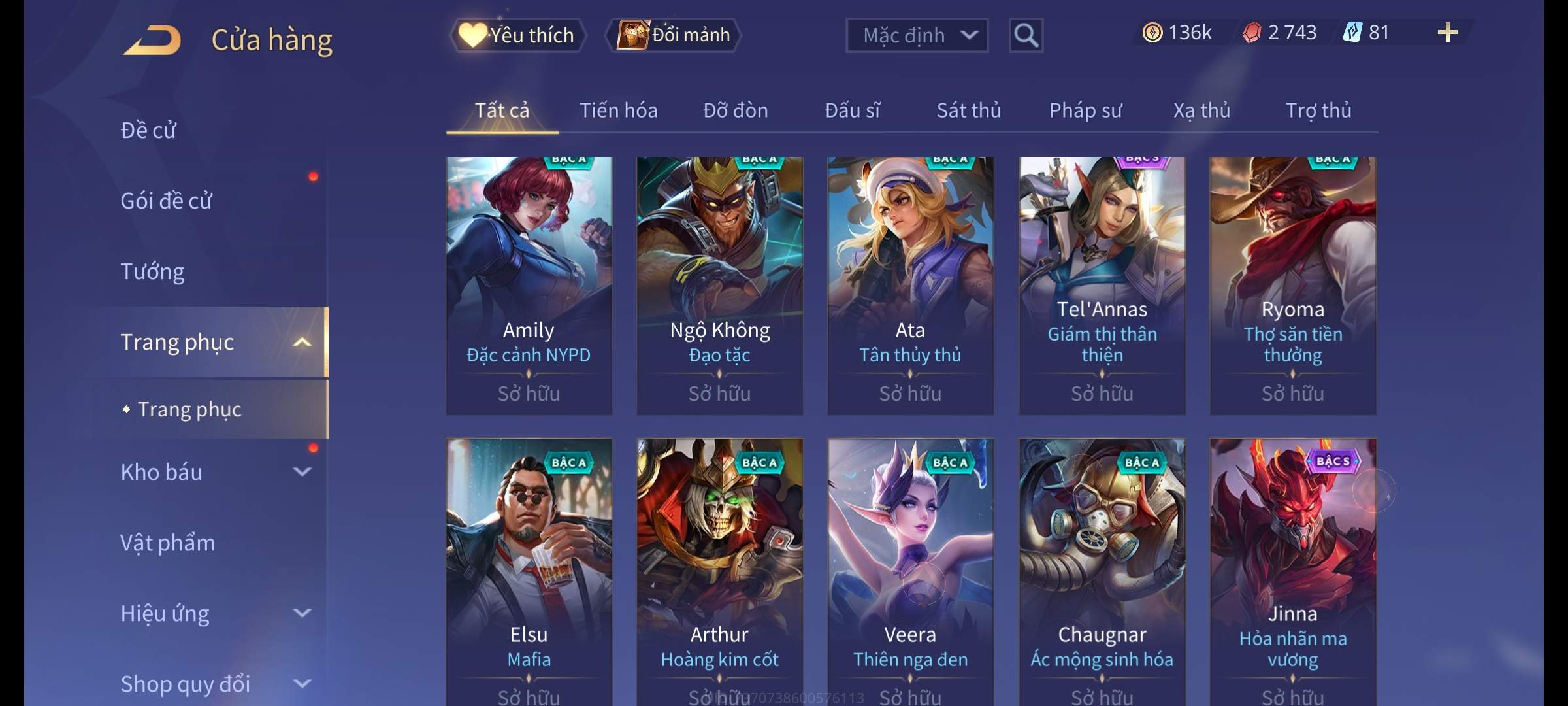Open the Tướng heroes section

click(153, 271)
